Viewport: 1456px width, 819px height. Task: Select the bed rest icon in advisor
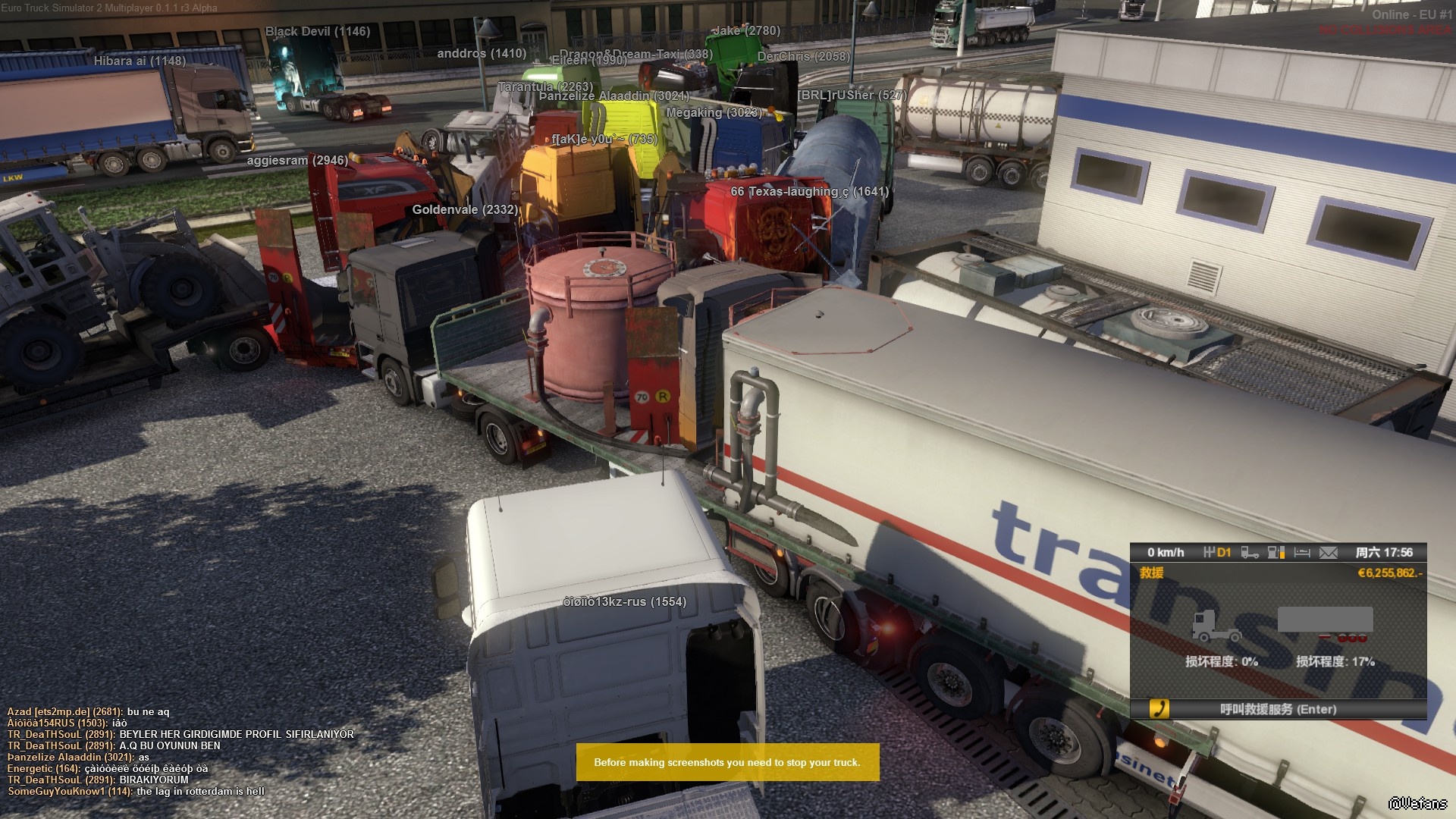click(x=1302, y=553)
